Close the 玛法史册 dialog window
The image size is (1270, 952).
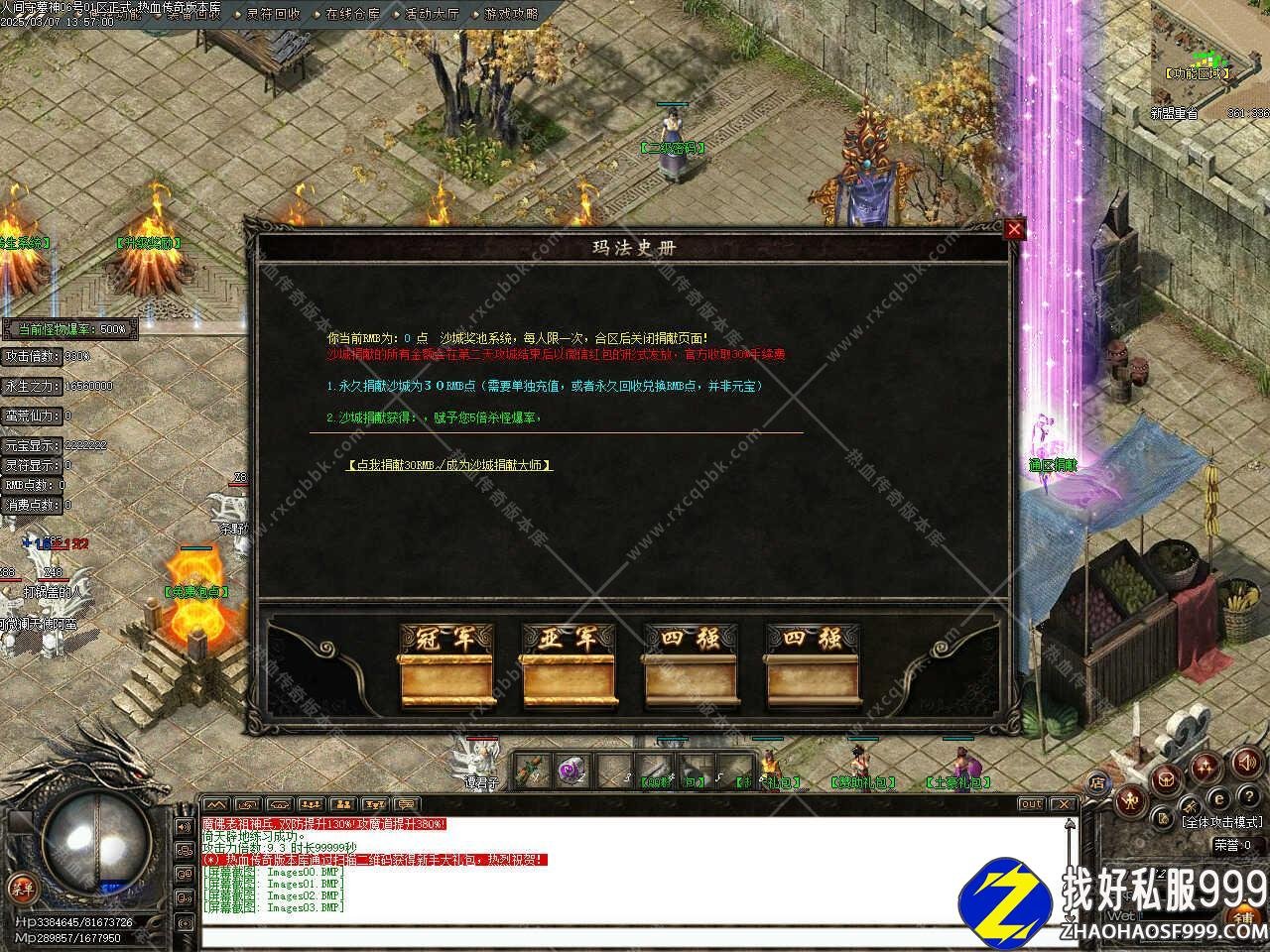pos(1013,230)
